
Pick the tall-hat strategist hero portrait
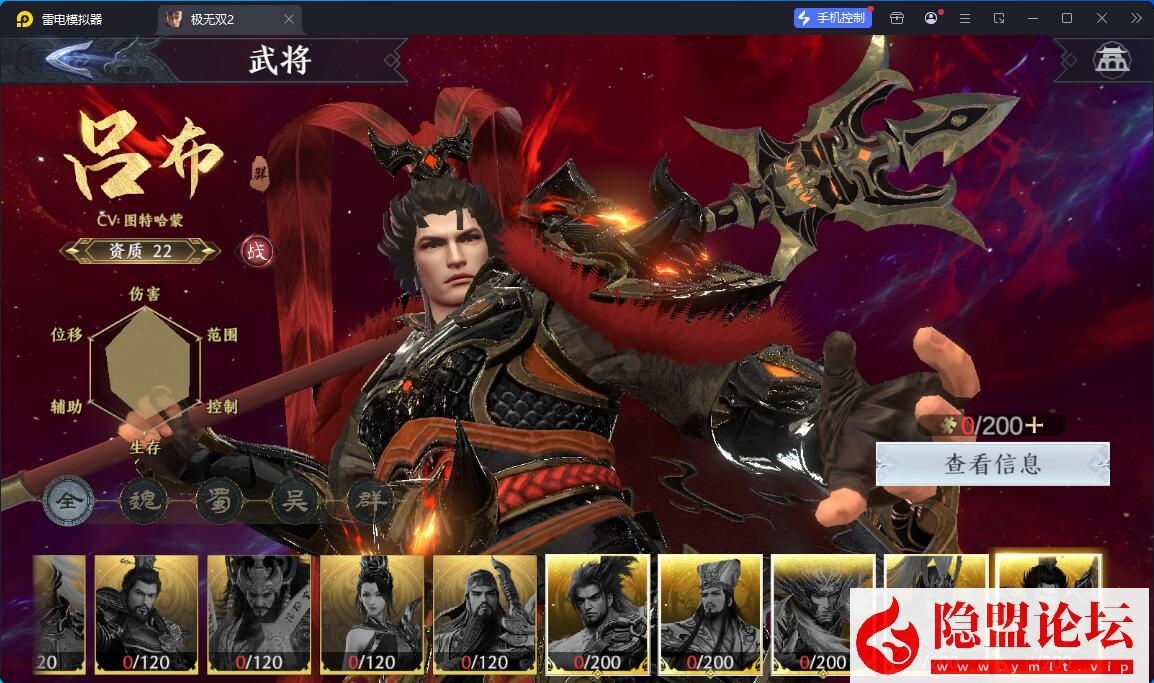click(711, 613)
